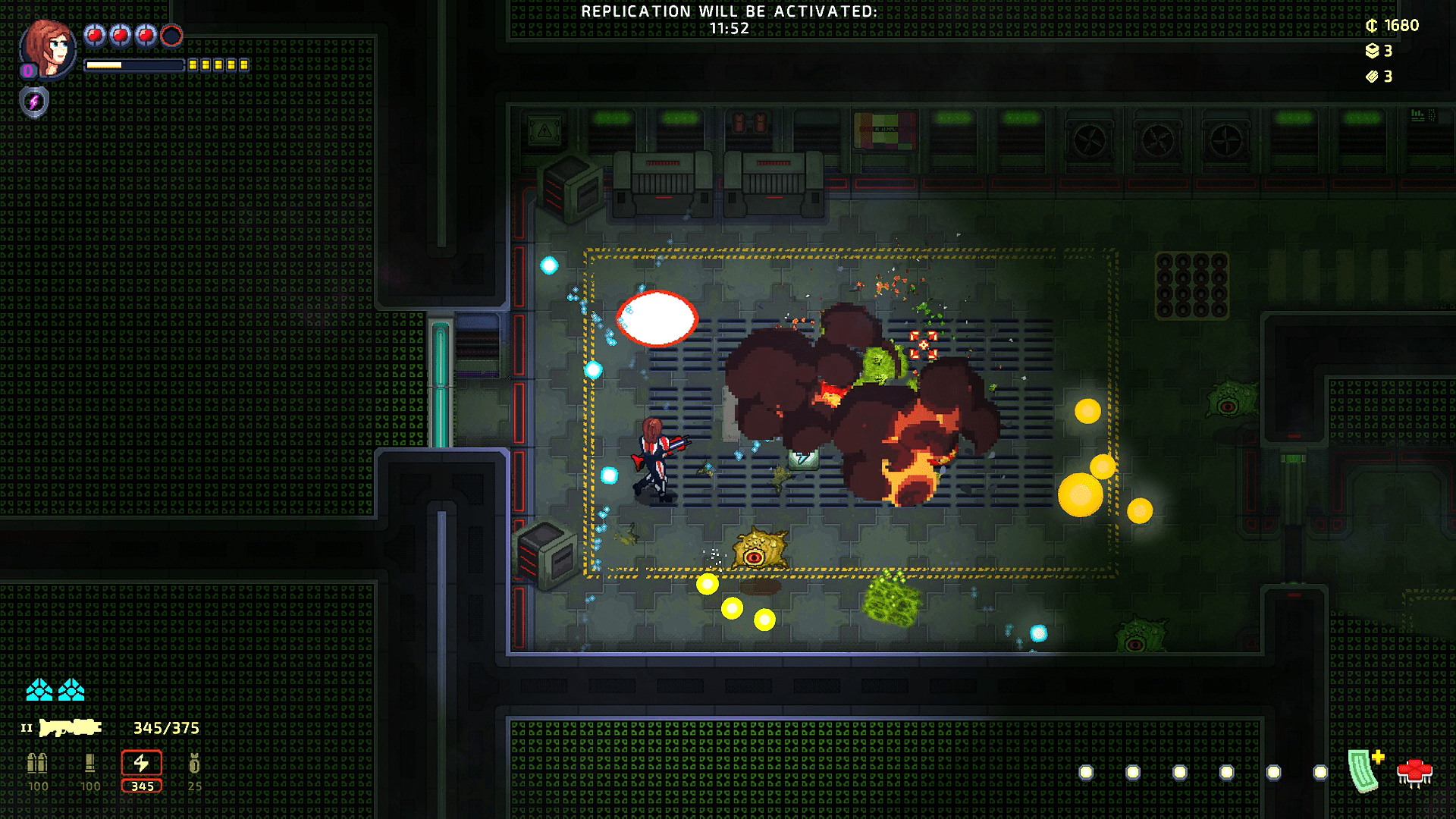
Task: Switch to the shotgun shell ammo type
Action: point(90,763)
